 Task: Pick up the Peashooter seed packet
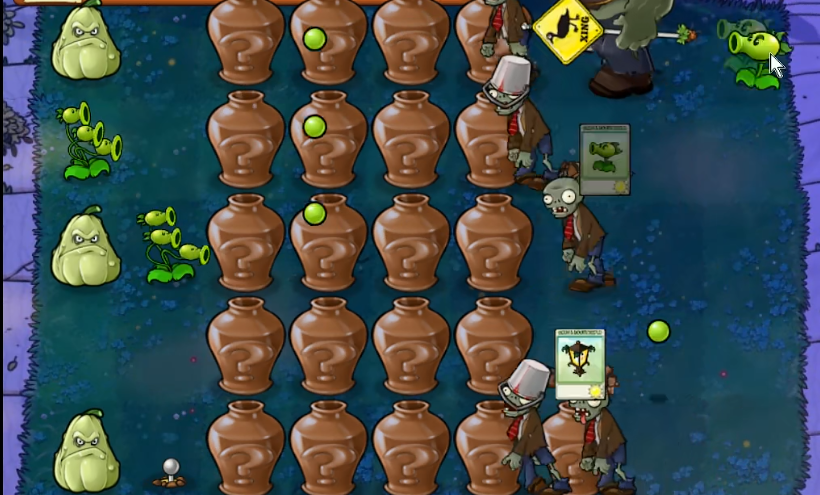[604, 159]
